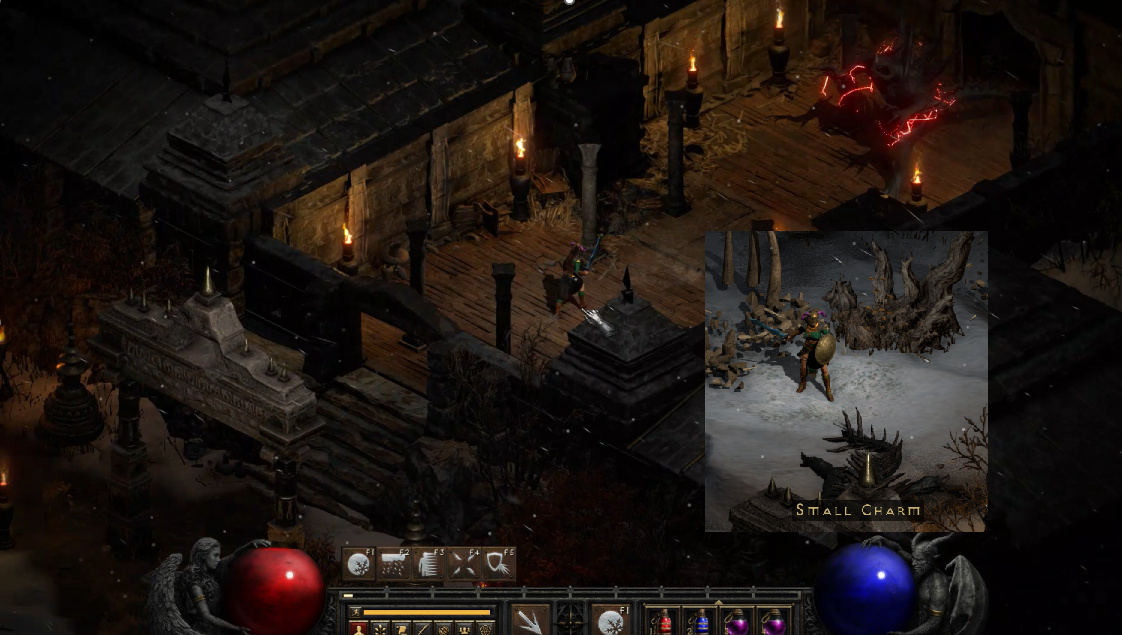This screenshot has height=635, width=1122.
Task: Activate the F5 shield armor skill
Action: (x=499, y=564)
